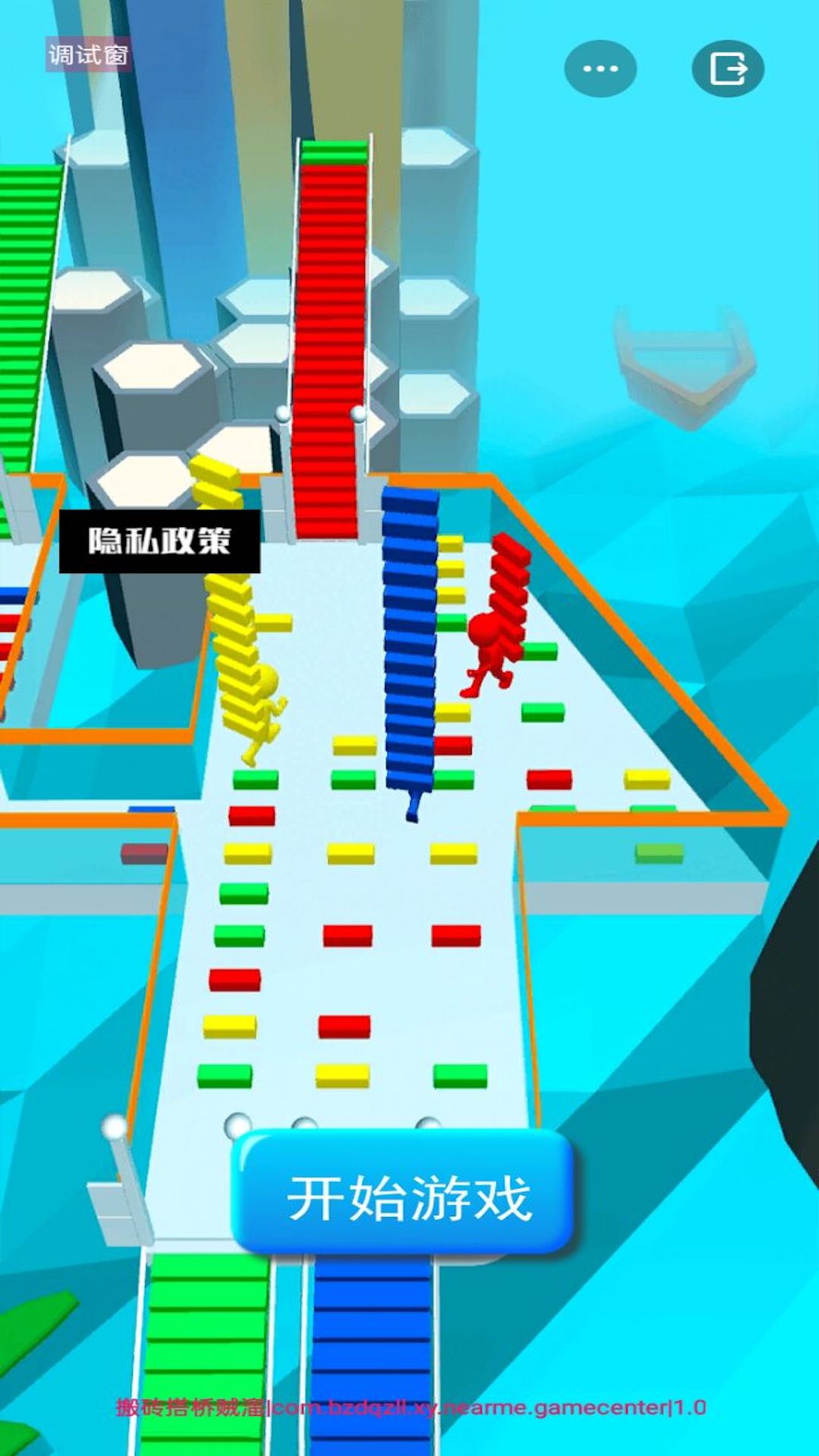819x1456 pixels.
Task: Start the game with 开始游戏 button
Action: pyautogui.click(x=406, y=1196)
